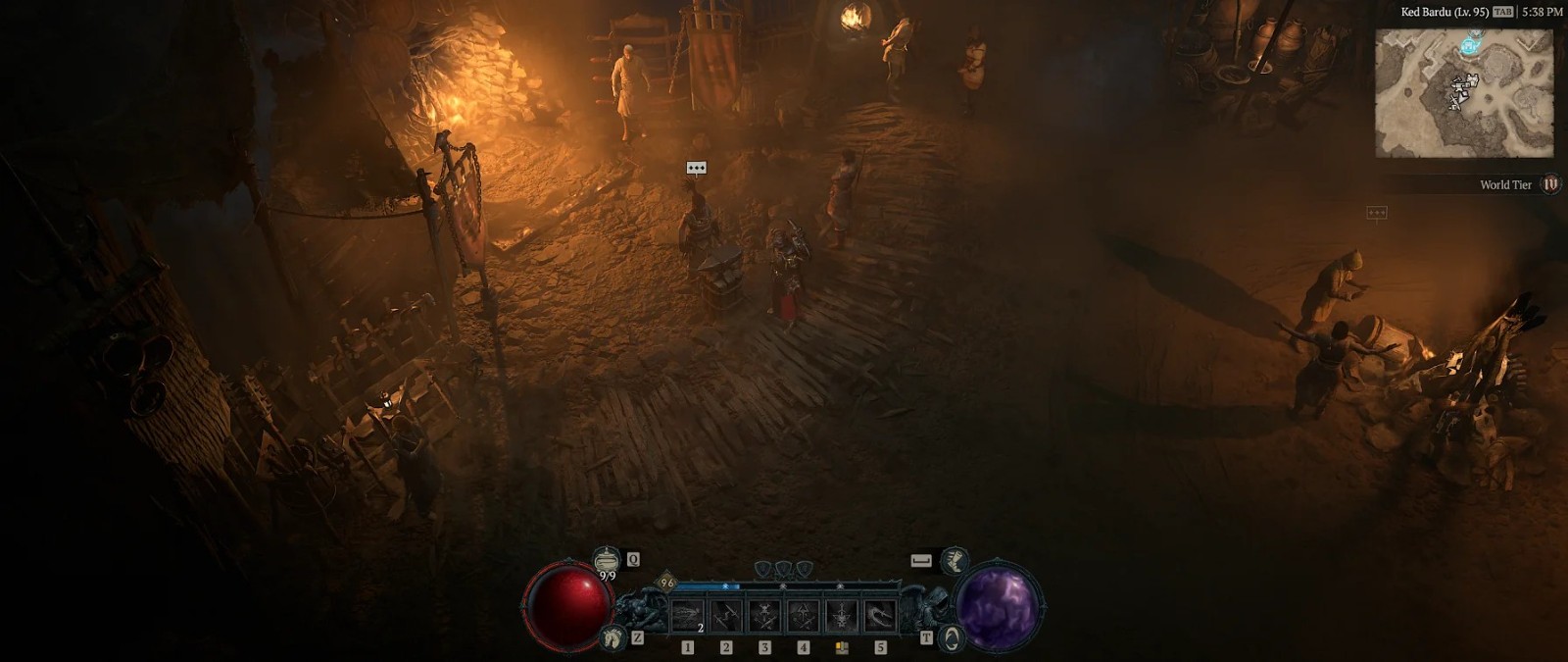Activate the first skill slot with 2 charges
This screenshot has height=662, width=1568.
point(687,616)
